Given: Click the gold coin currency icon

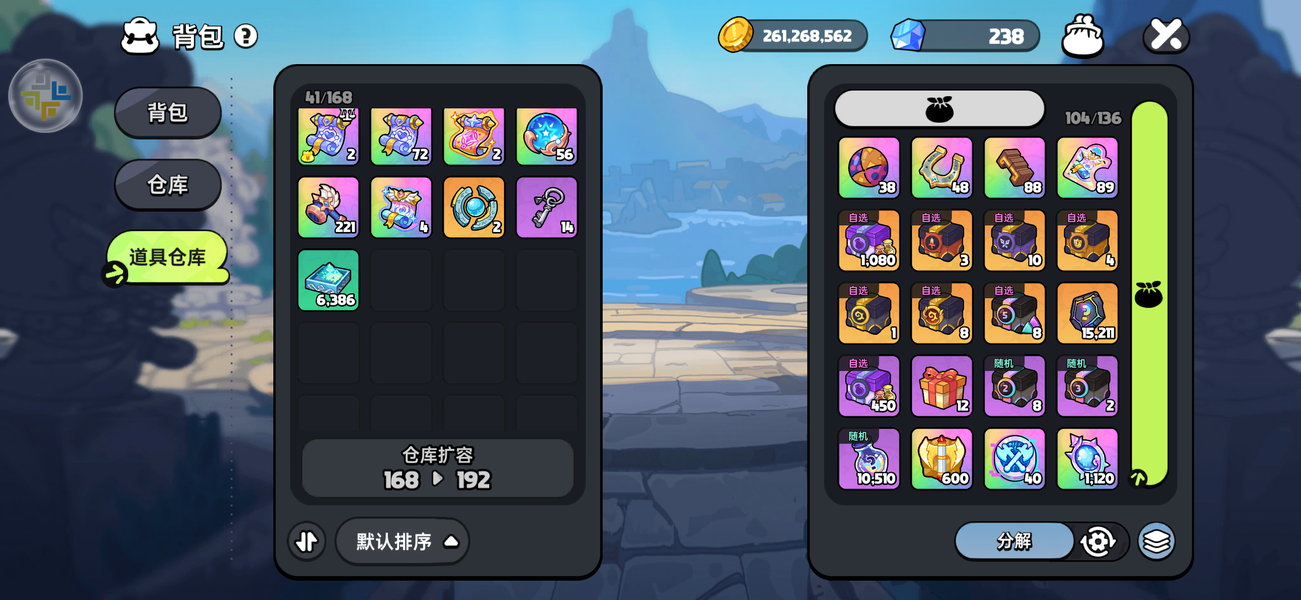Looking at the screenshot, I should [x=736, y=35].
